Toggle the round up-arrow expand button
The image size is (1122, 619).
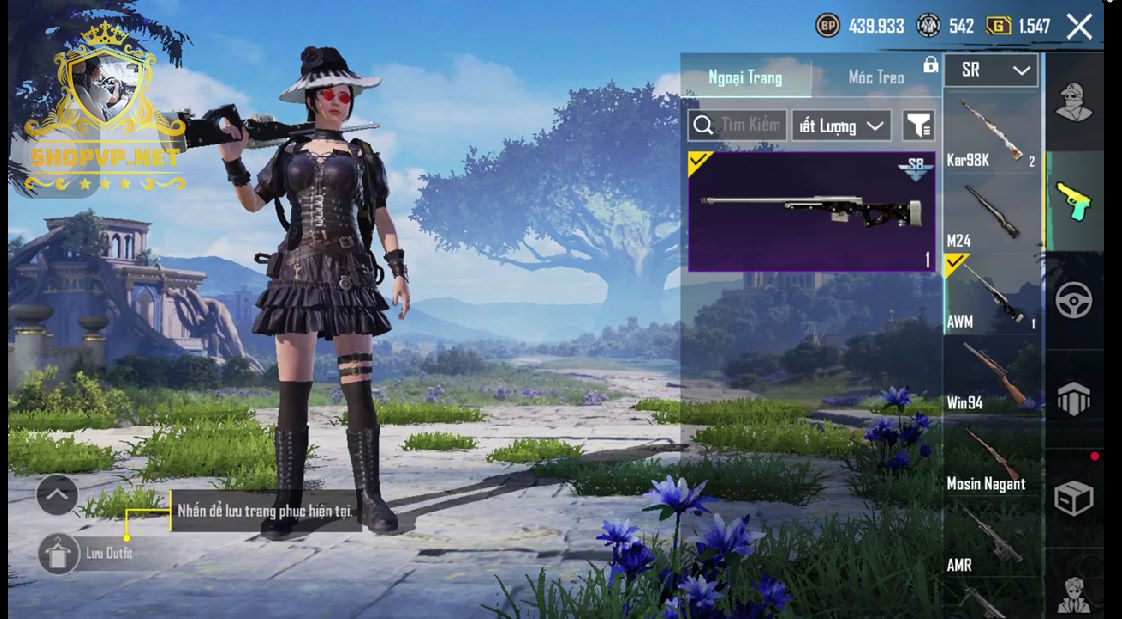pos(57,494)
